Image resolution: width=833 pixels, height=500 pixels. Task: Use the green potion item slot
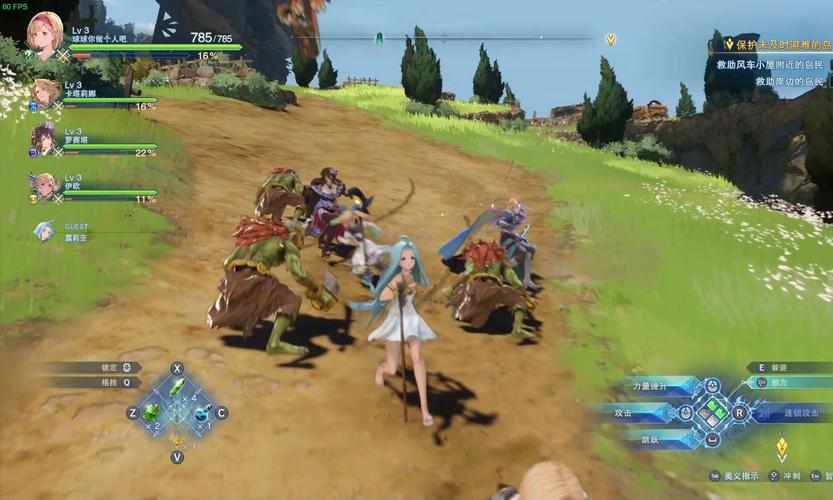pyautogui.click(x=152, y=411)
